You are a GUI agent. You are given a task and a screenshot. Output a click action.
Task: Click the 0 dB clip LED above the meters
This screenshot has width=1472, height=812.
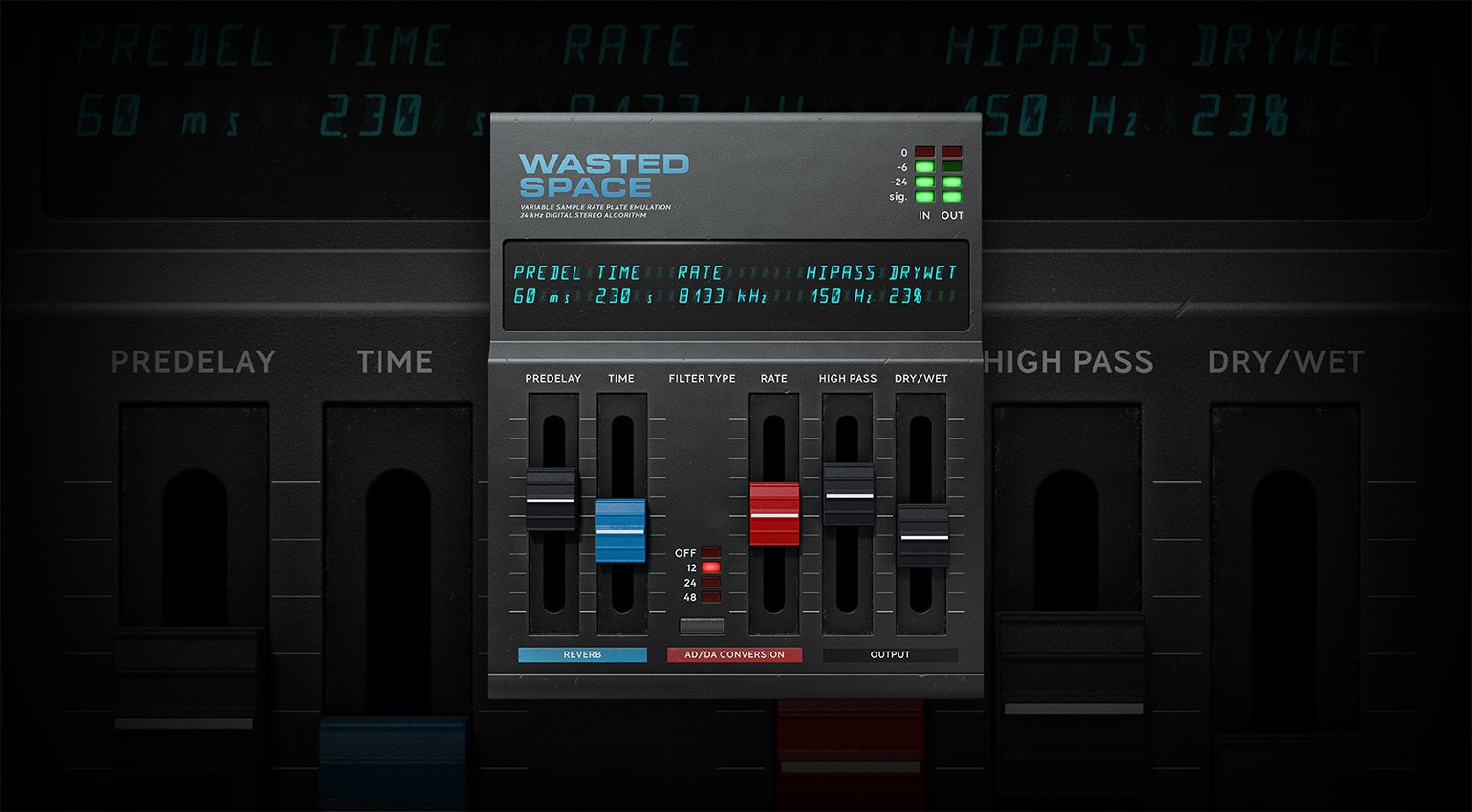923,151
